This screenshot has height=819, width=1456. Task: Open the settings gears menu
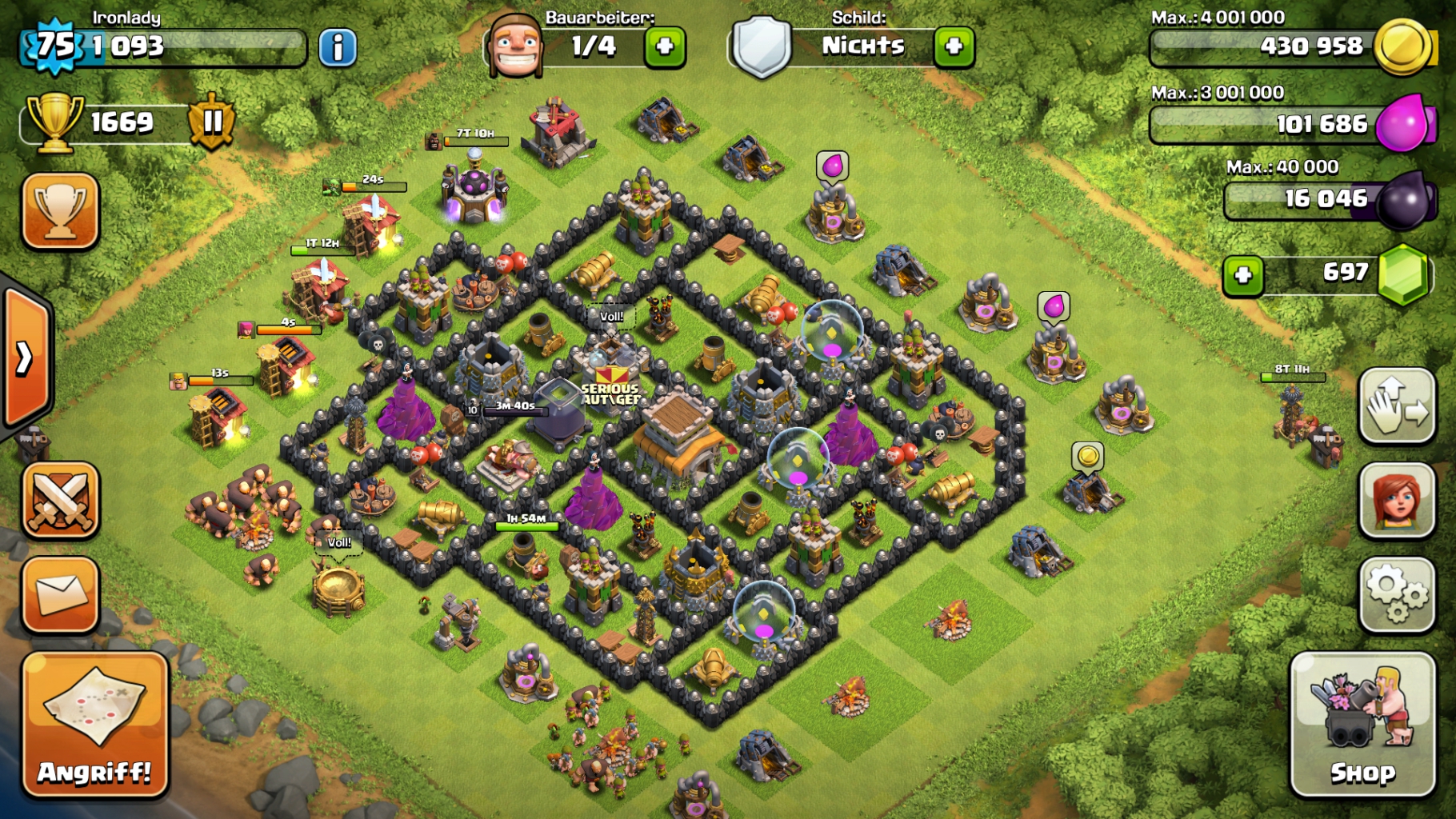1397,594
